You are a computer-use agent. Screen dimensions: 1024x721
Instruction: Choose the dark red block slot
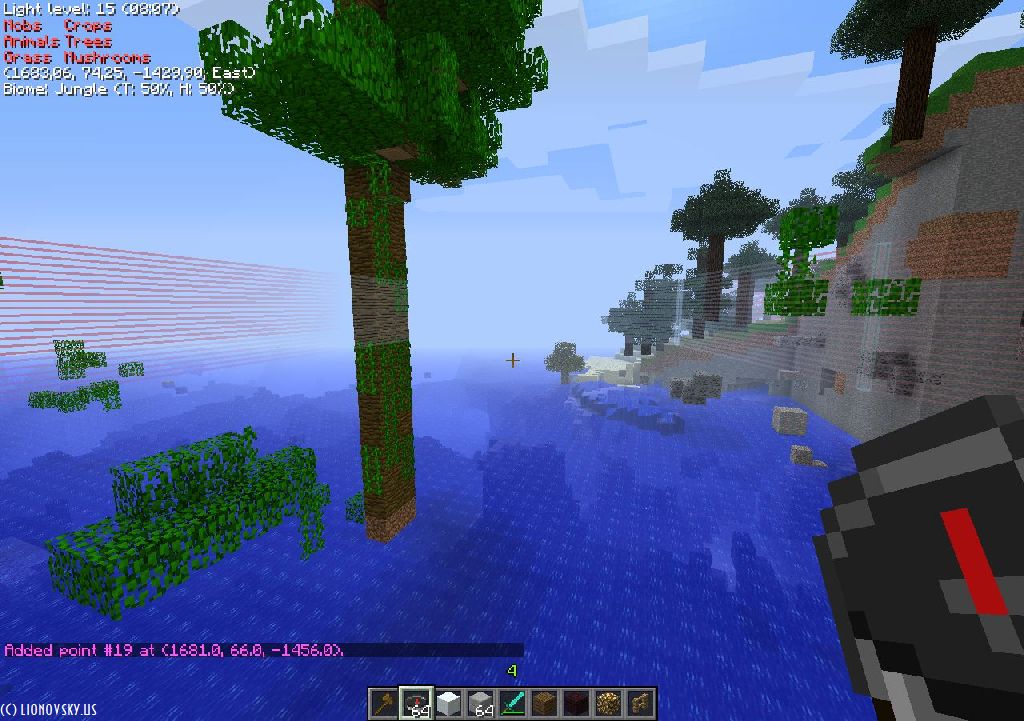576,703
